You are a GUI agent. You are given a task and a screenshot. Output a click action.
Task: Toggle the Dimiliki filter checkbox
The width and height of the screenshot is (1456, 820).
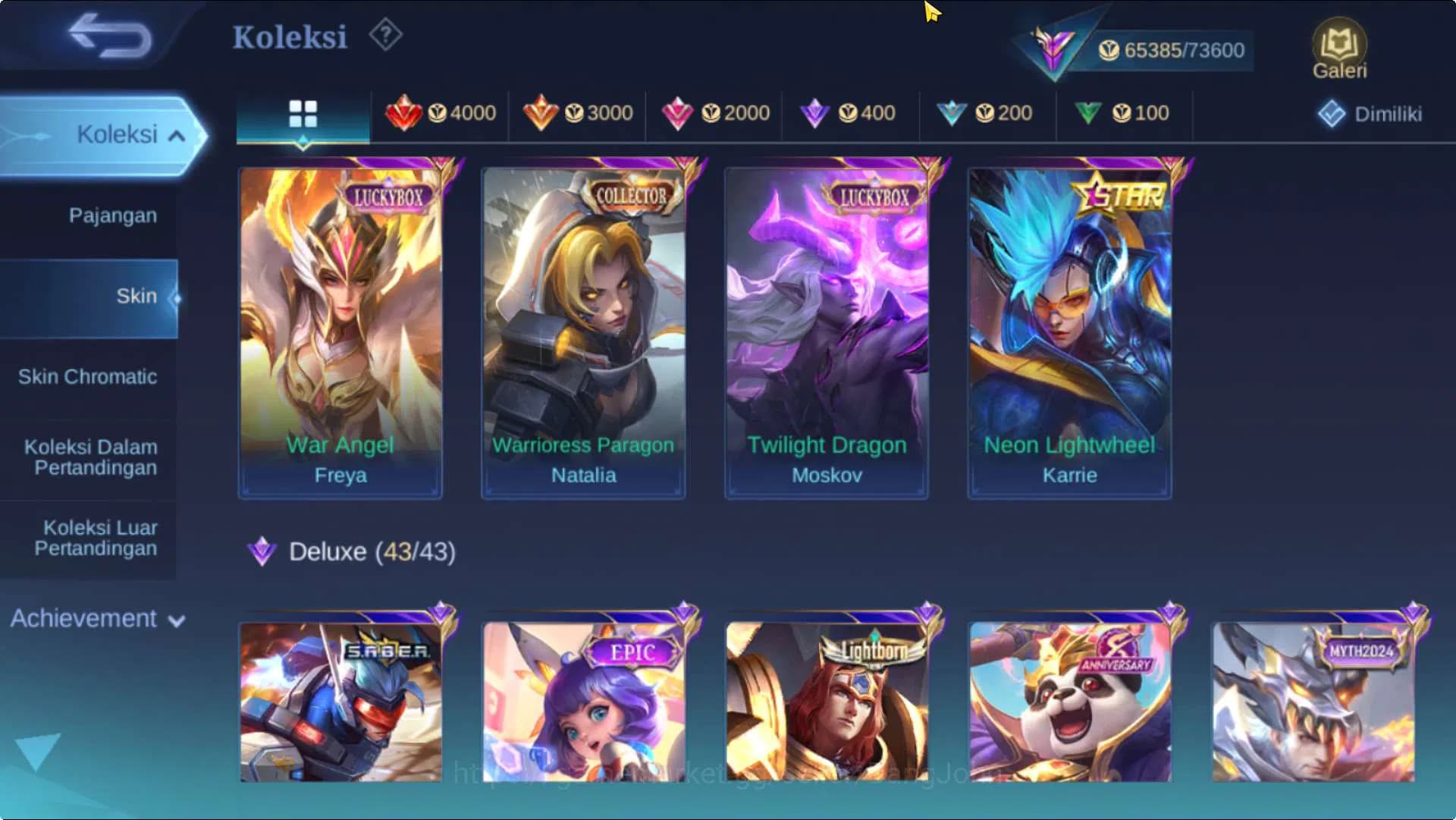coord(1332,114)
